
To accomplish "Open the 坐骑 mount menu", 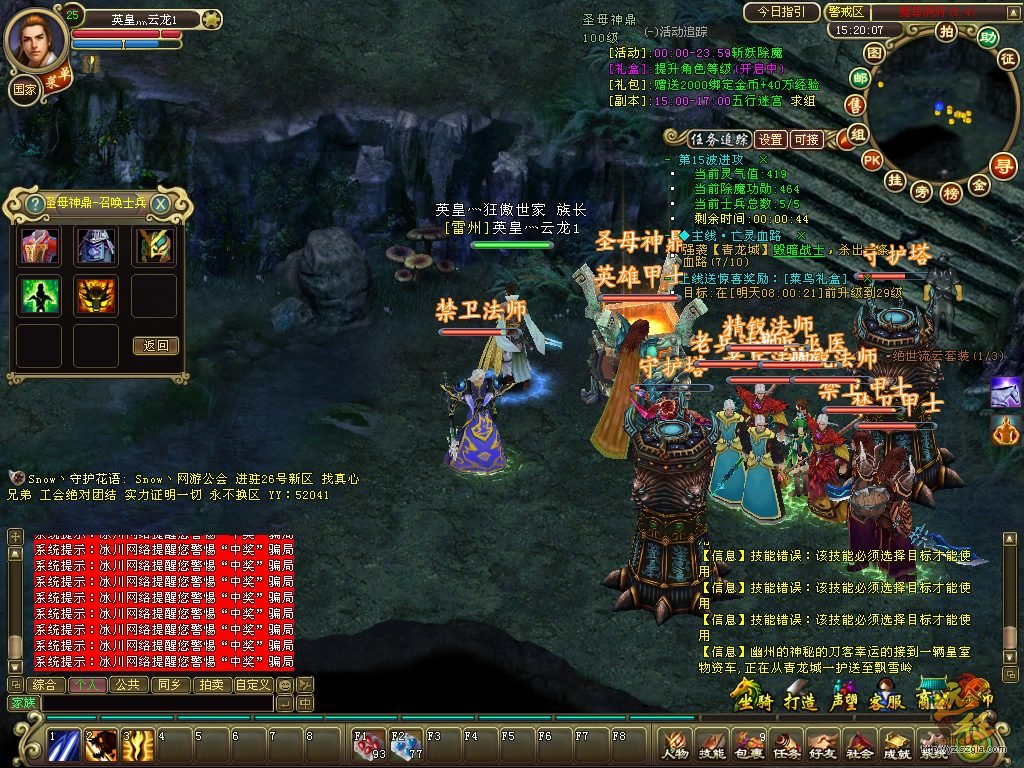I will (x=755, y=697).
